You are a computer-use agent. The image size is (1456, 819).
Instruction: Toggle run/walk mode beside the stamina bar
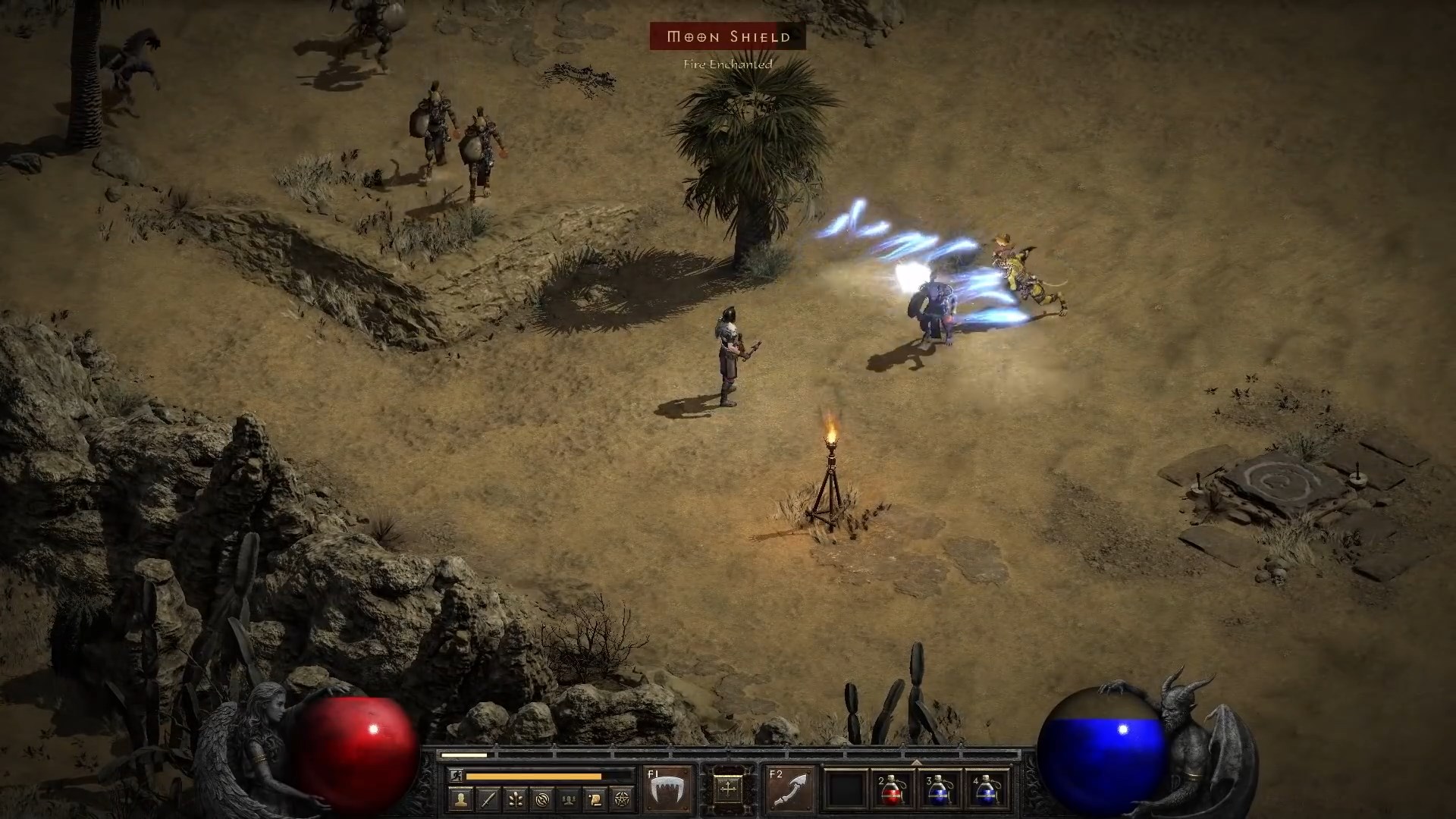point(456,775)
